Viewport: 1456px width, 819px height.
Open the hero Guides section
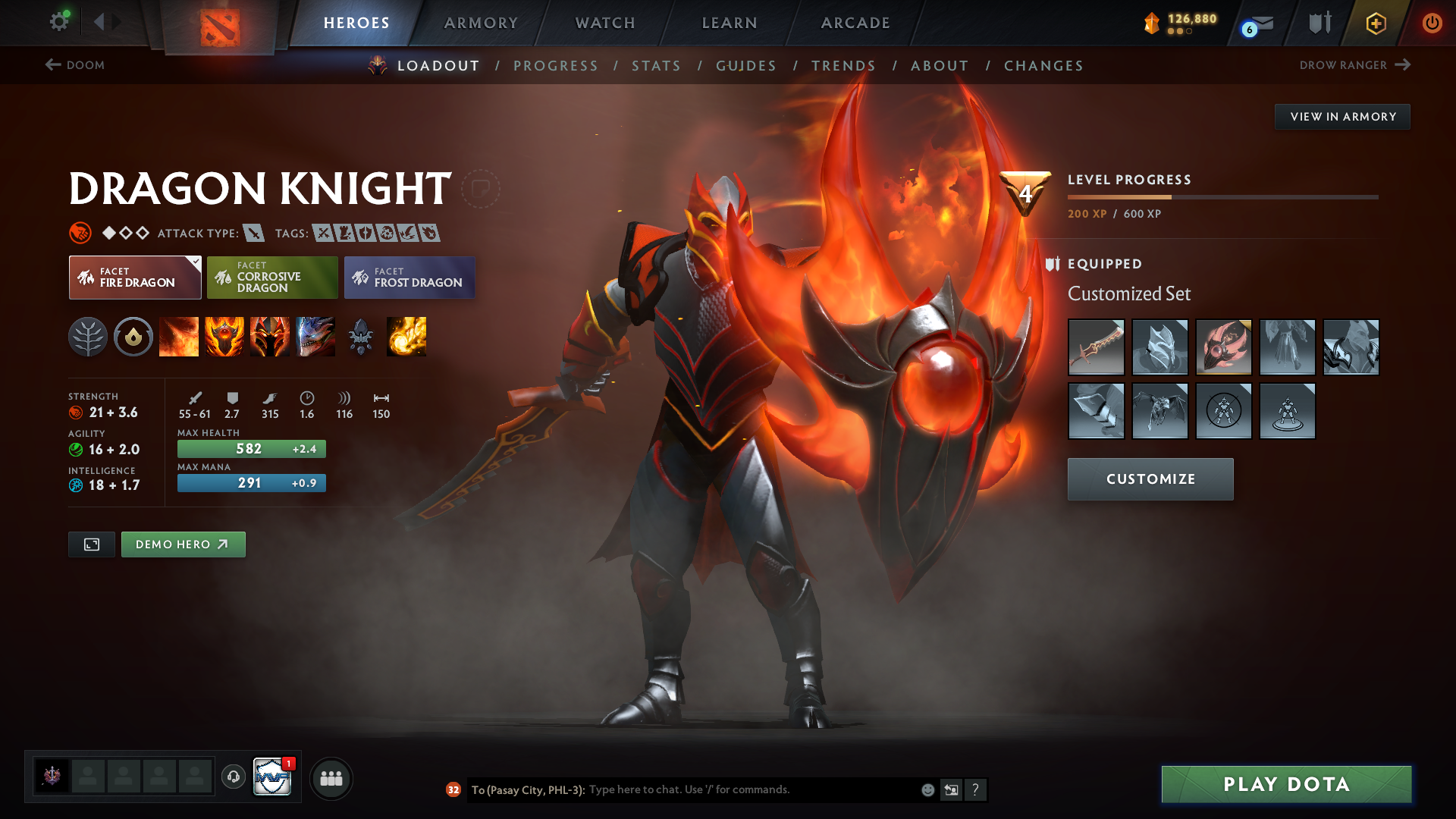click(746, 66)
